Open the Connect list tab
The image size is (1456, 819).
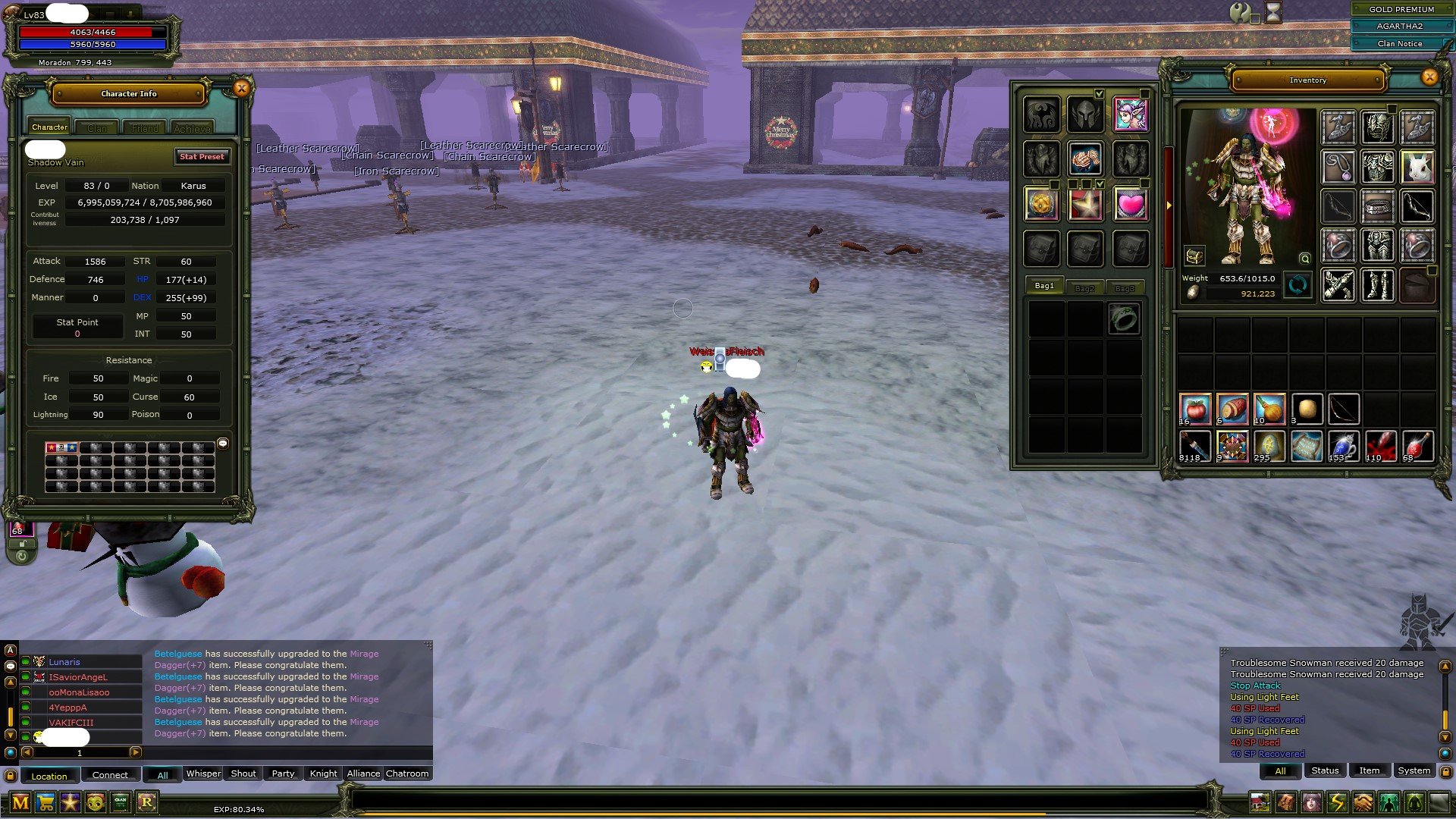click(110, 775)
